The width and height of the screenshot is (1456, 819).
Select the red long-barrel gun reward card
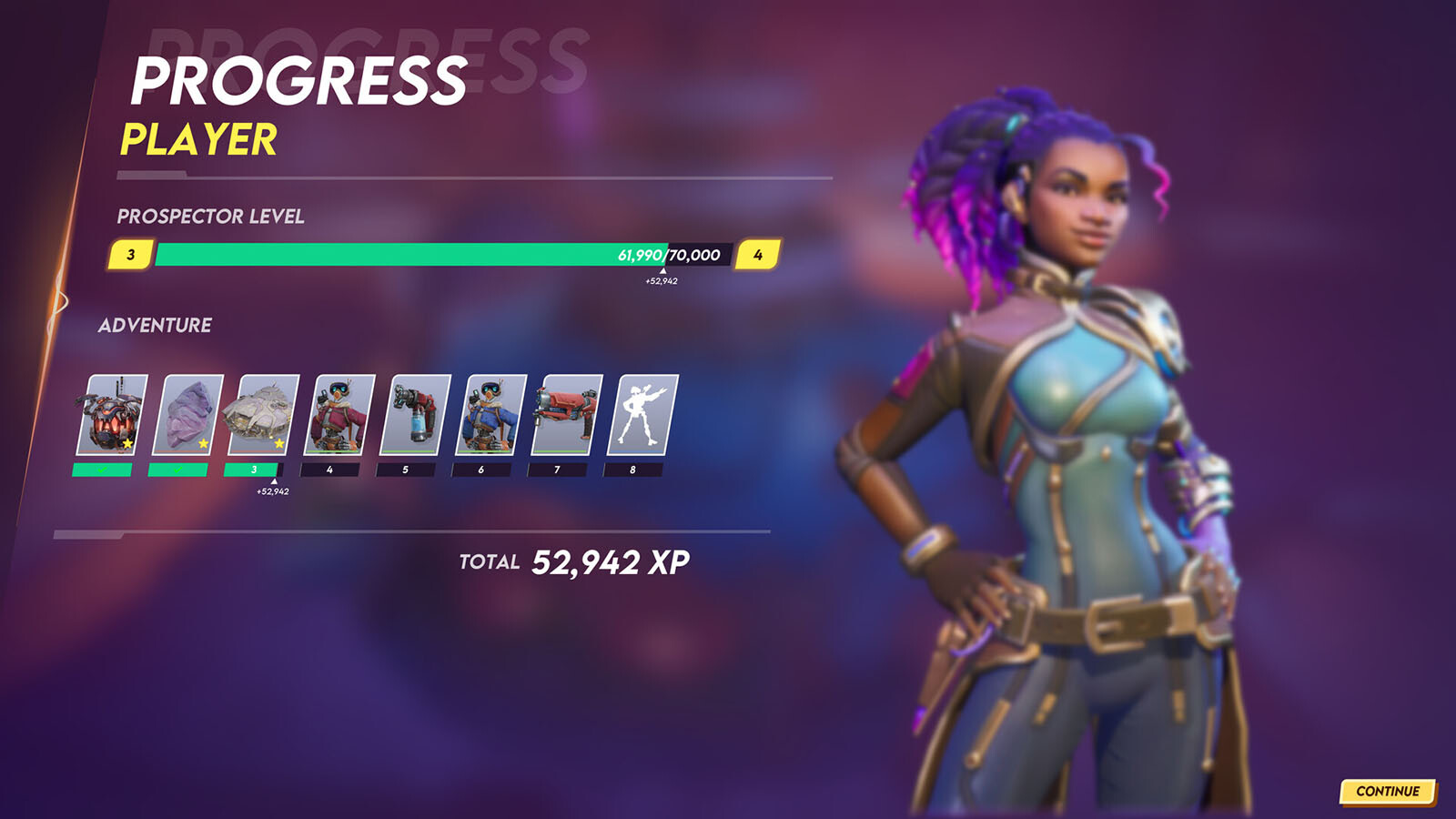tap(567, 415)
